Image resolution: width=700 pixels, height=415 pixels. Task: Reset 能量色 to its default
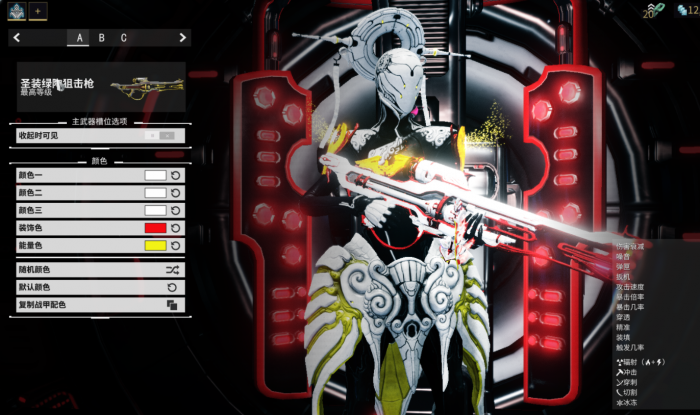pyautogui.click(x=176, y=246)
